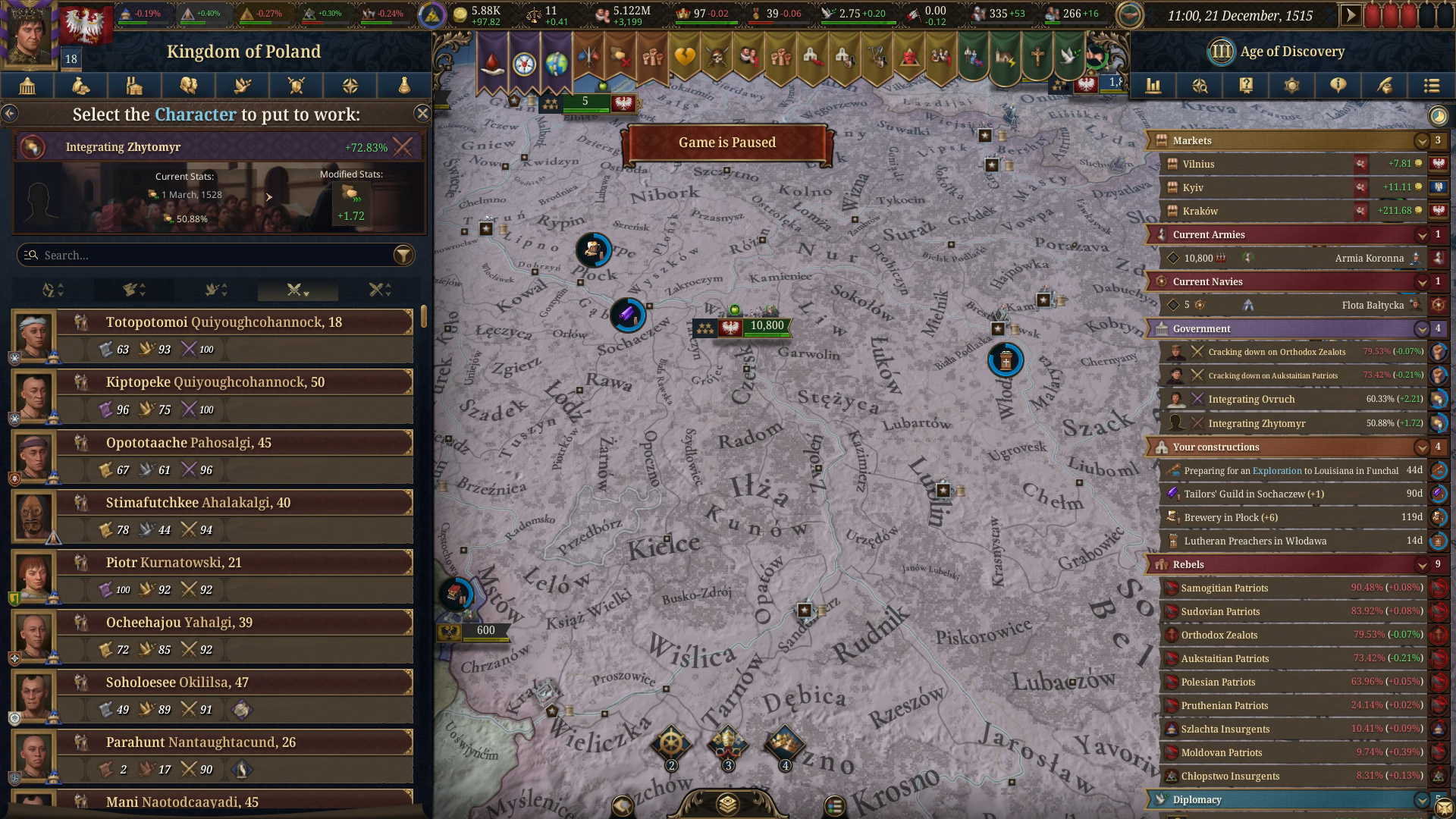This screenshot has width=1456, height=819.
Task: Click the settings gear icon
Action: coord(1292,86)
